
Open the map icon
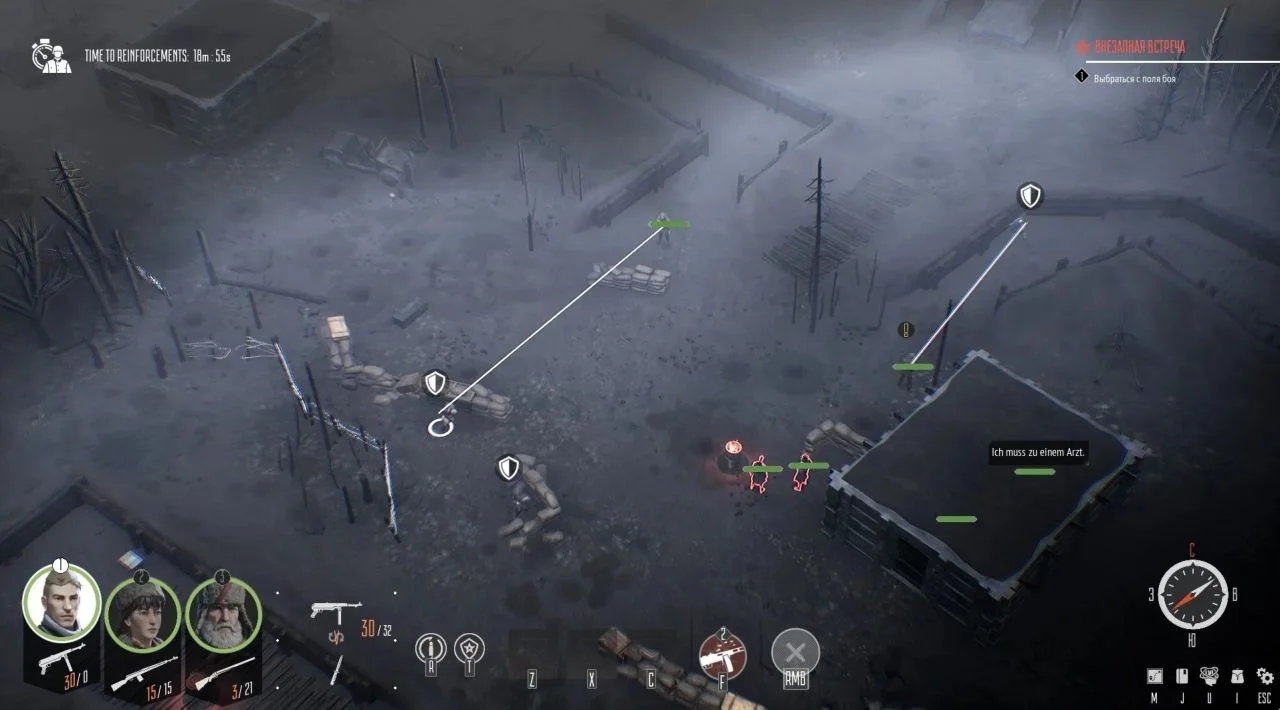(x=1154, y=676)
